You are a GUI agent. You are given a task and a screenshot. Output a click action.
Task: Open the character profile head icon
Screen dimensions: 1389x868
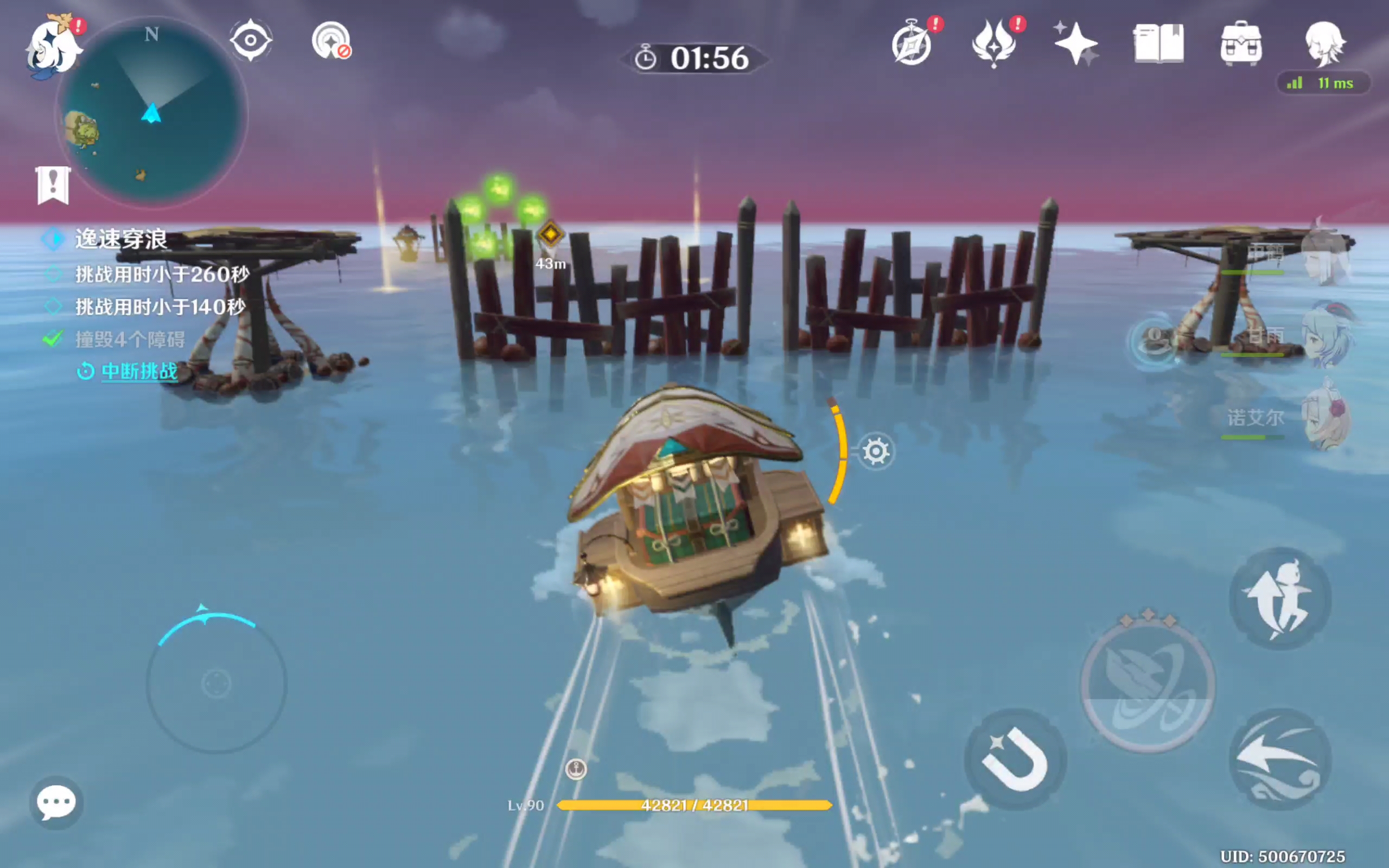(x=1324, y=43)
